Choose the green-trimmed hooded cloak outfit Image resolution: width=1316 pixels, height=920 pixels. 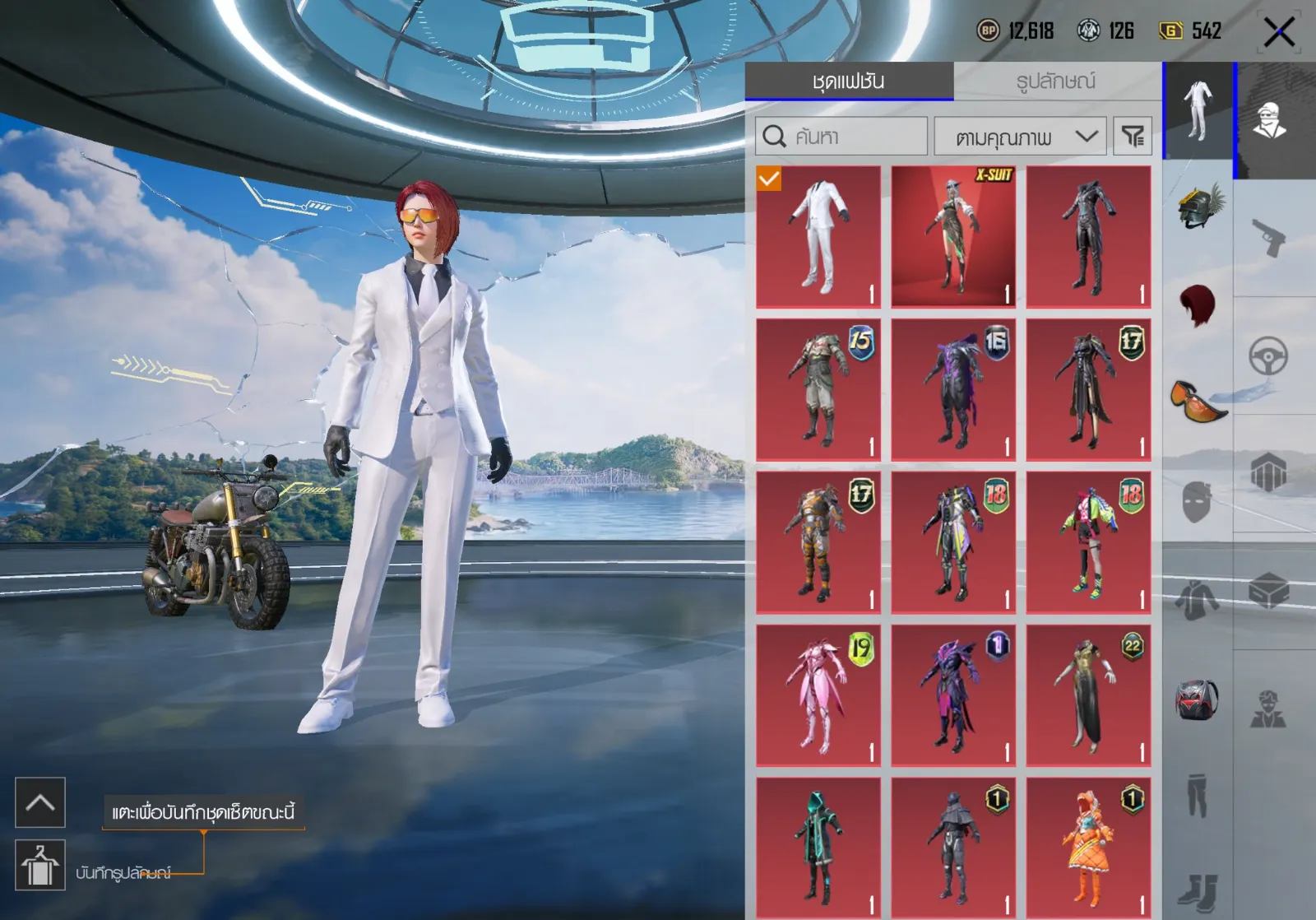818,848
